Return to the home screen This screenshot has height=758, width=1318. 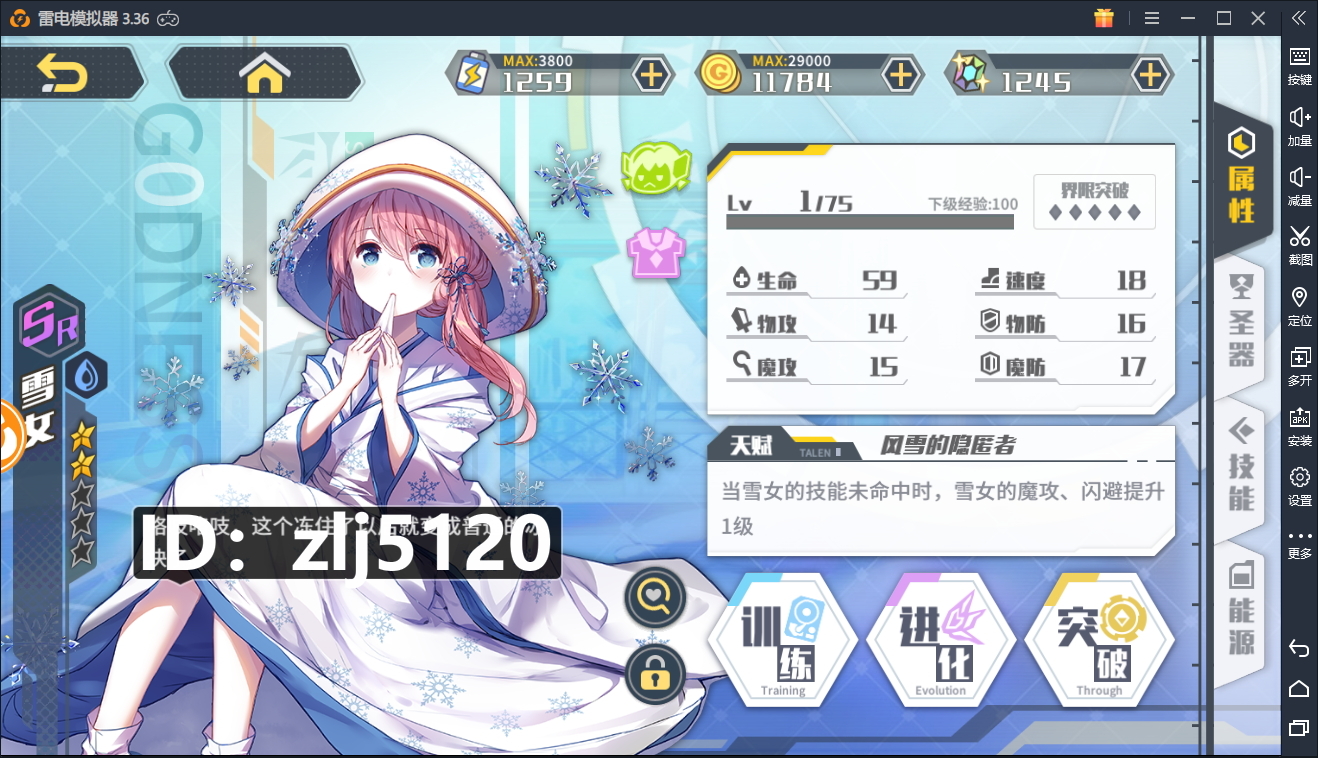pos(264,73)
